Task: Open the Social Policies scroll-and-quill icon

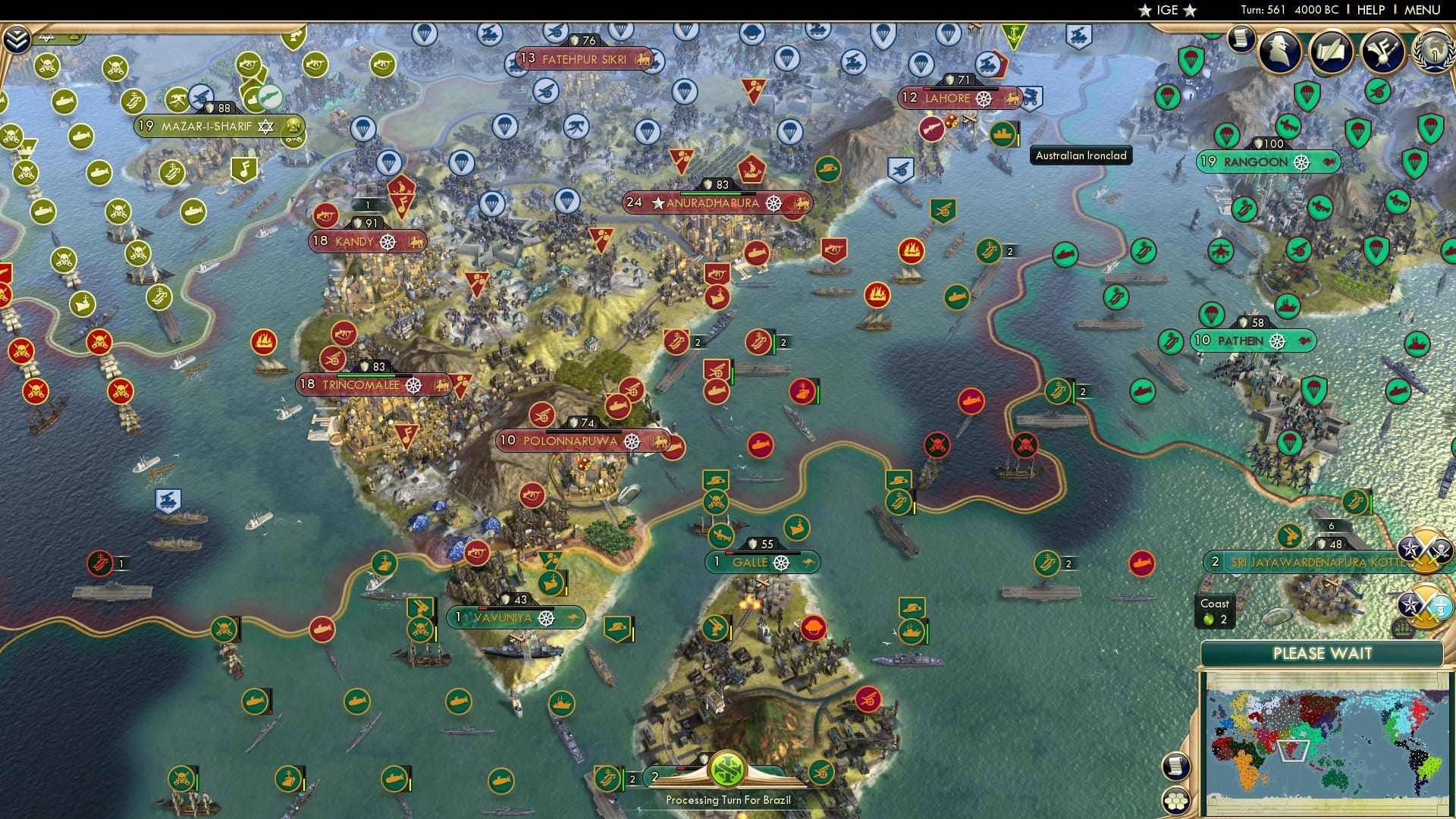Action: pyautogui.click(x=1332, y=52)
